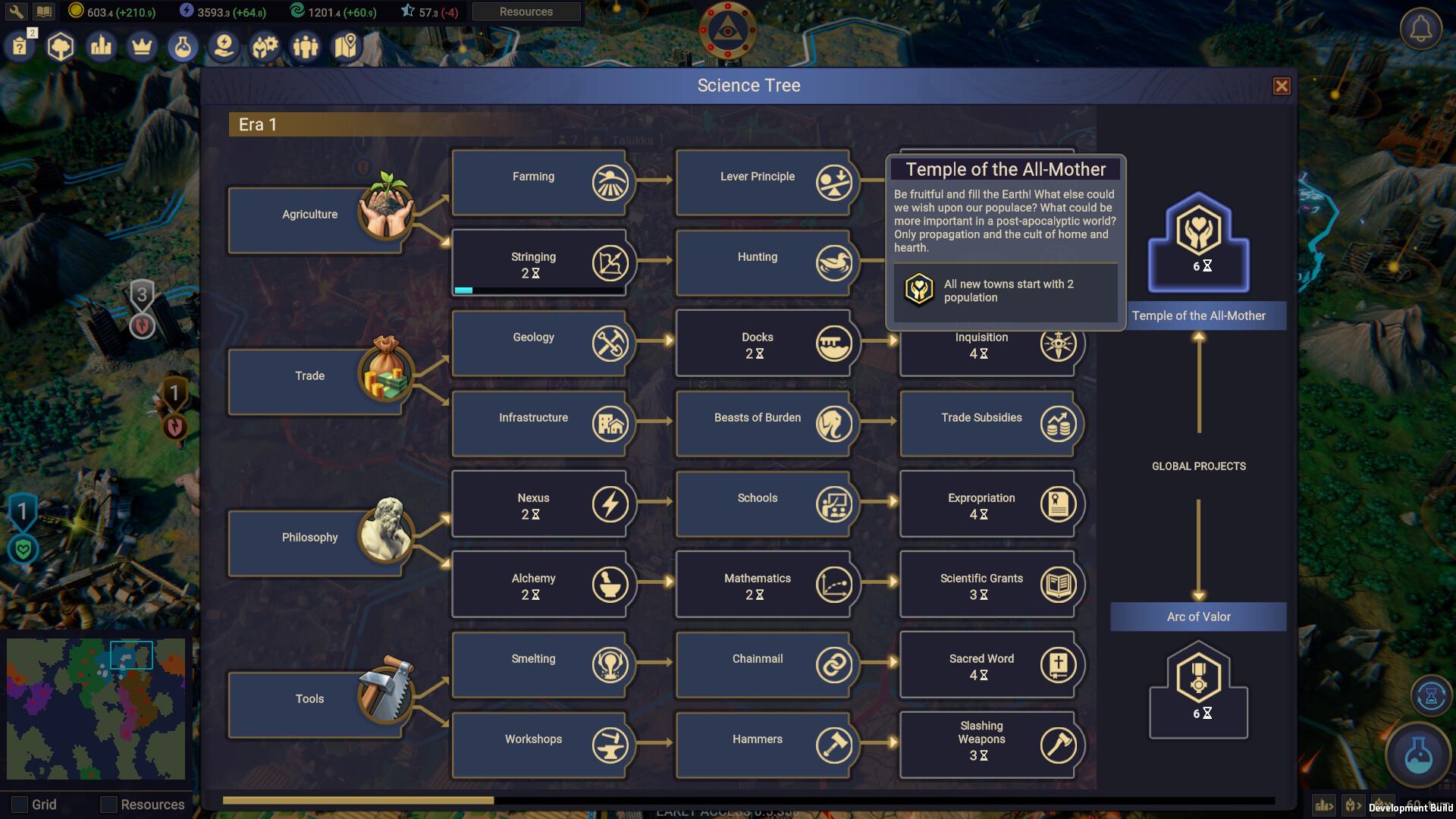Open the map pin icon in toolbar
The image size is (1456, 819).
346,46
